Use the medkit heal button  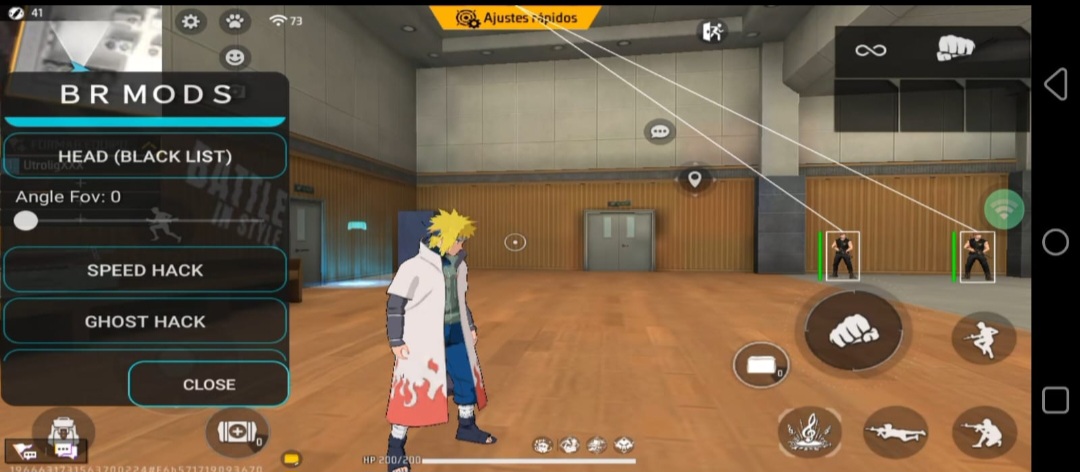pyautogui.click(x=236, y=433)
